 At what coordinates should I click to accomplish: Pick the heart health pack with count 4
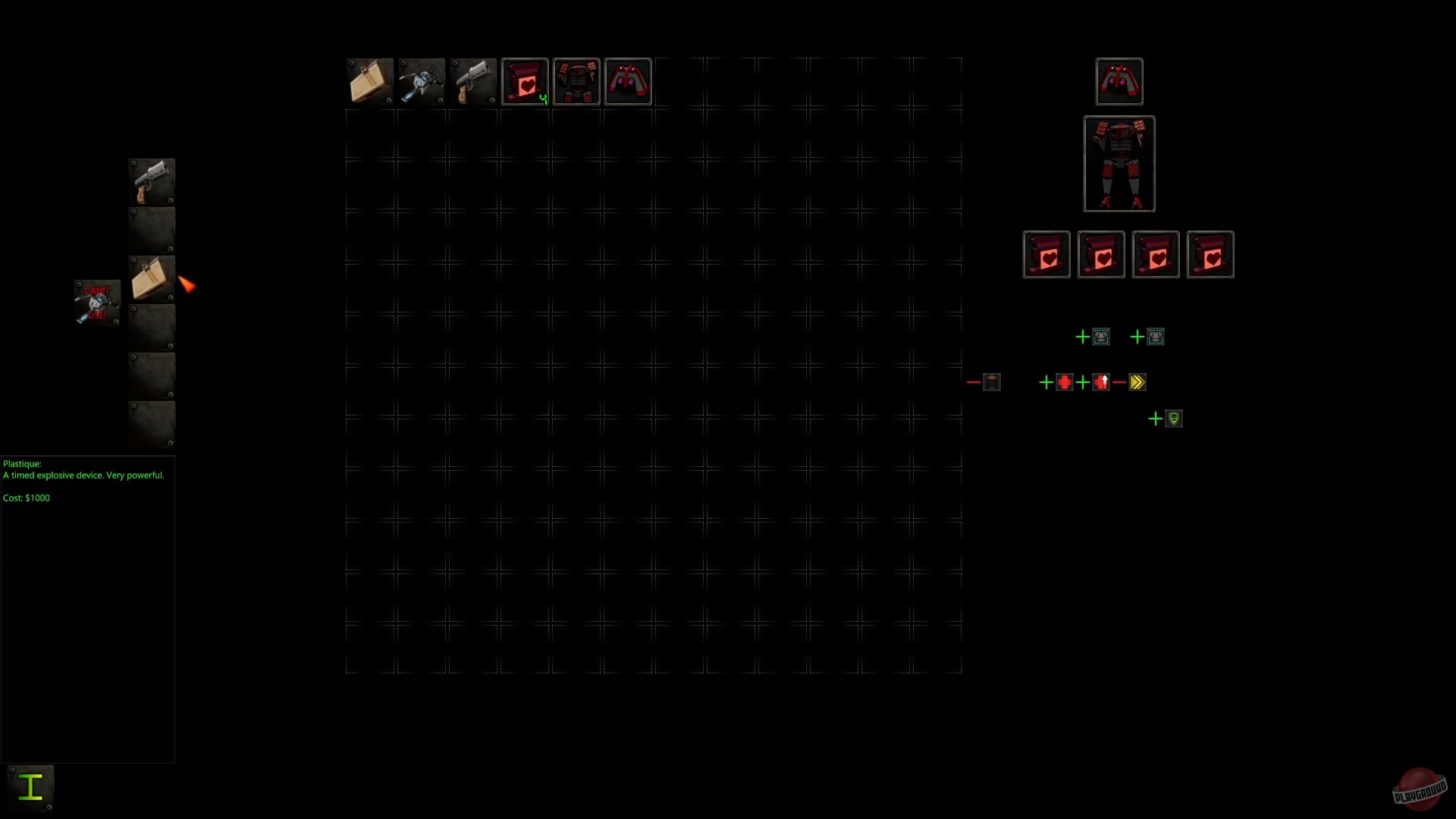[x=525, y=81]
